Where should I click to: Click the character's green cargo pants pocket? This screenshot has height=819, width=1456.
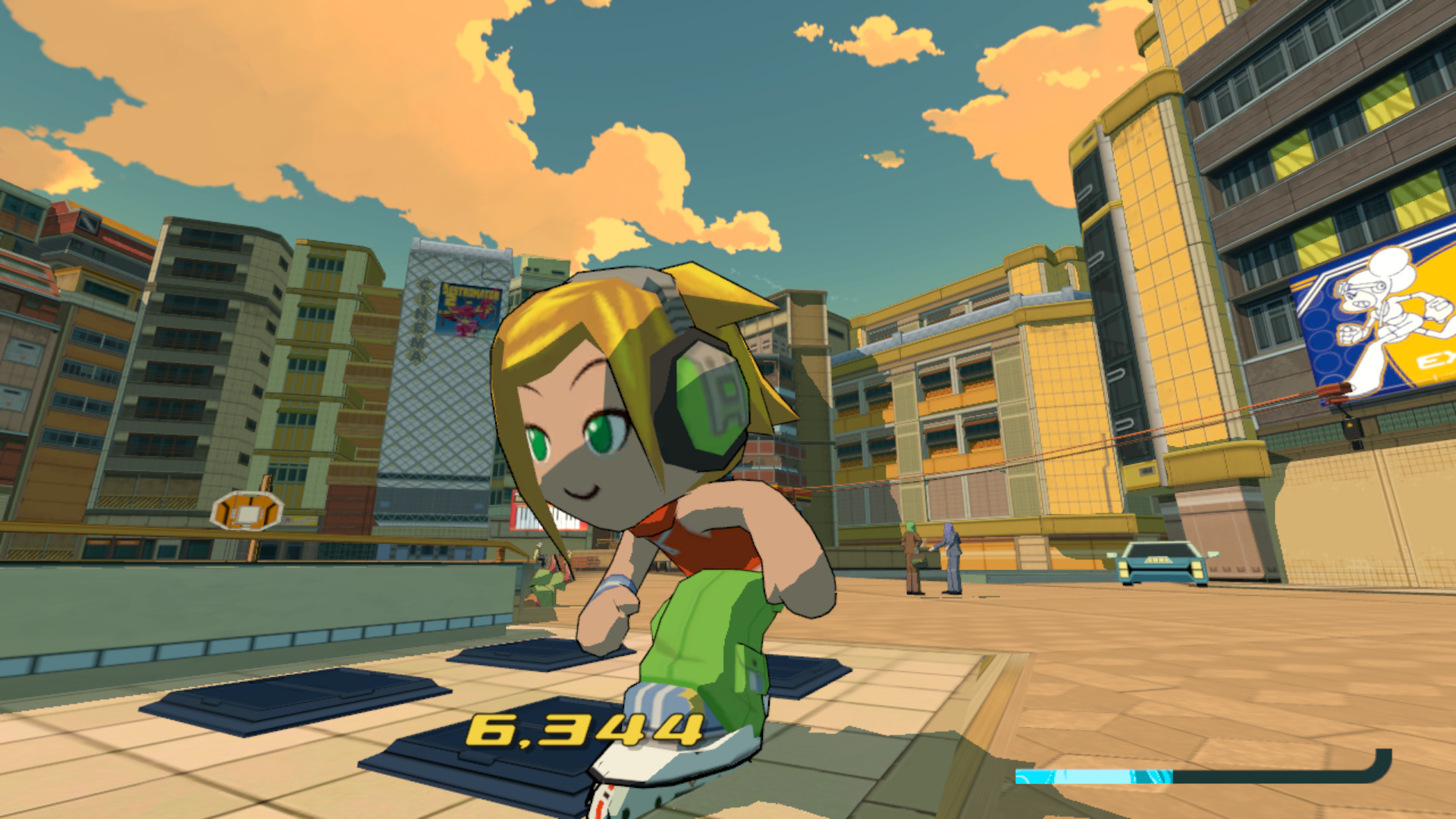[751, 667]
